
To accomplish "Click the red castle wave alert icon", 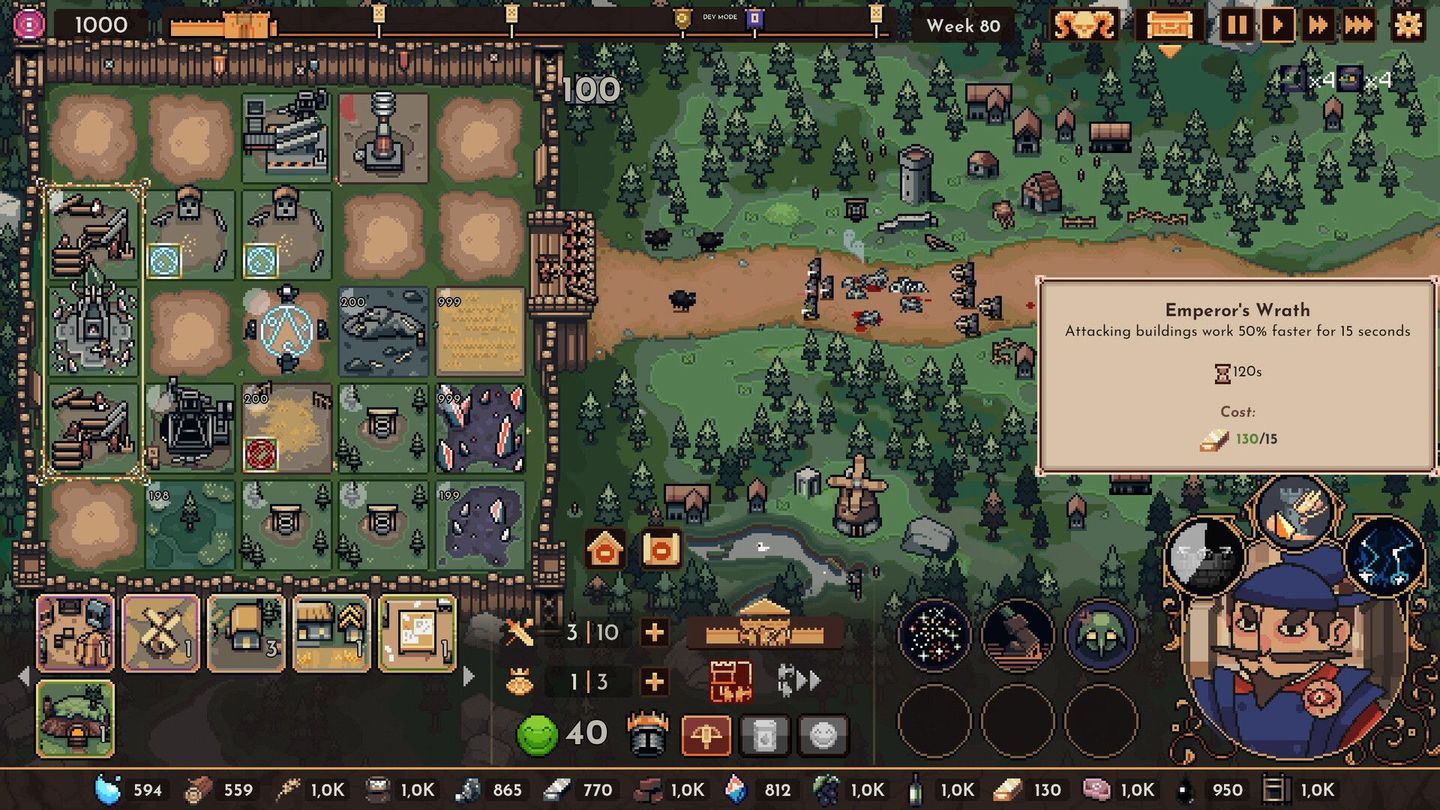I will coord(731,681).
